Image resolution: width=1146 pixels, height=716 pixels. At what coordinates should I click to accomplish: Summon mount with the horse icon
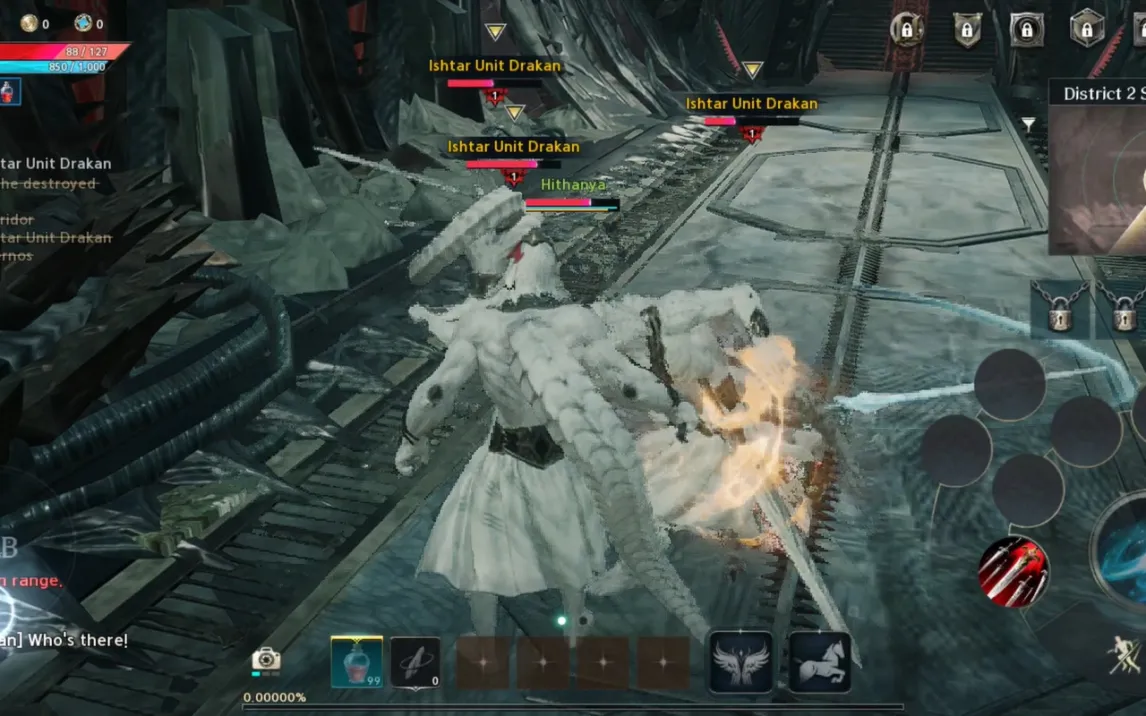[x=820, y=661]
